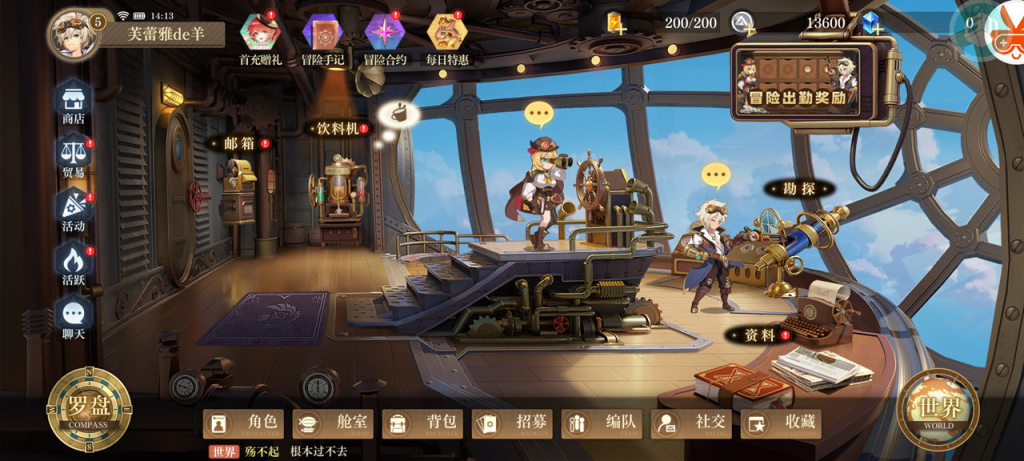Open the 社交 social menu
Viewport: 1024px width, 461px height.
click(x=691, y=423)
